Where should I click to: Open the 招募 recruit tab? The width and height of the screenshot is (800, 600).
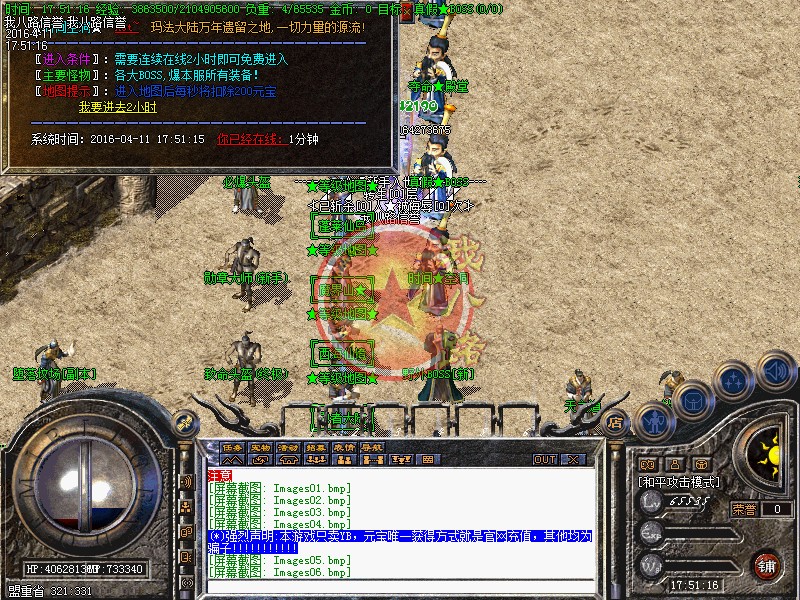(x=316, y=446)
